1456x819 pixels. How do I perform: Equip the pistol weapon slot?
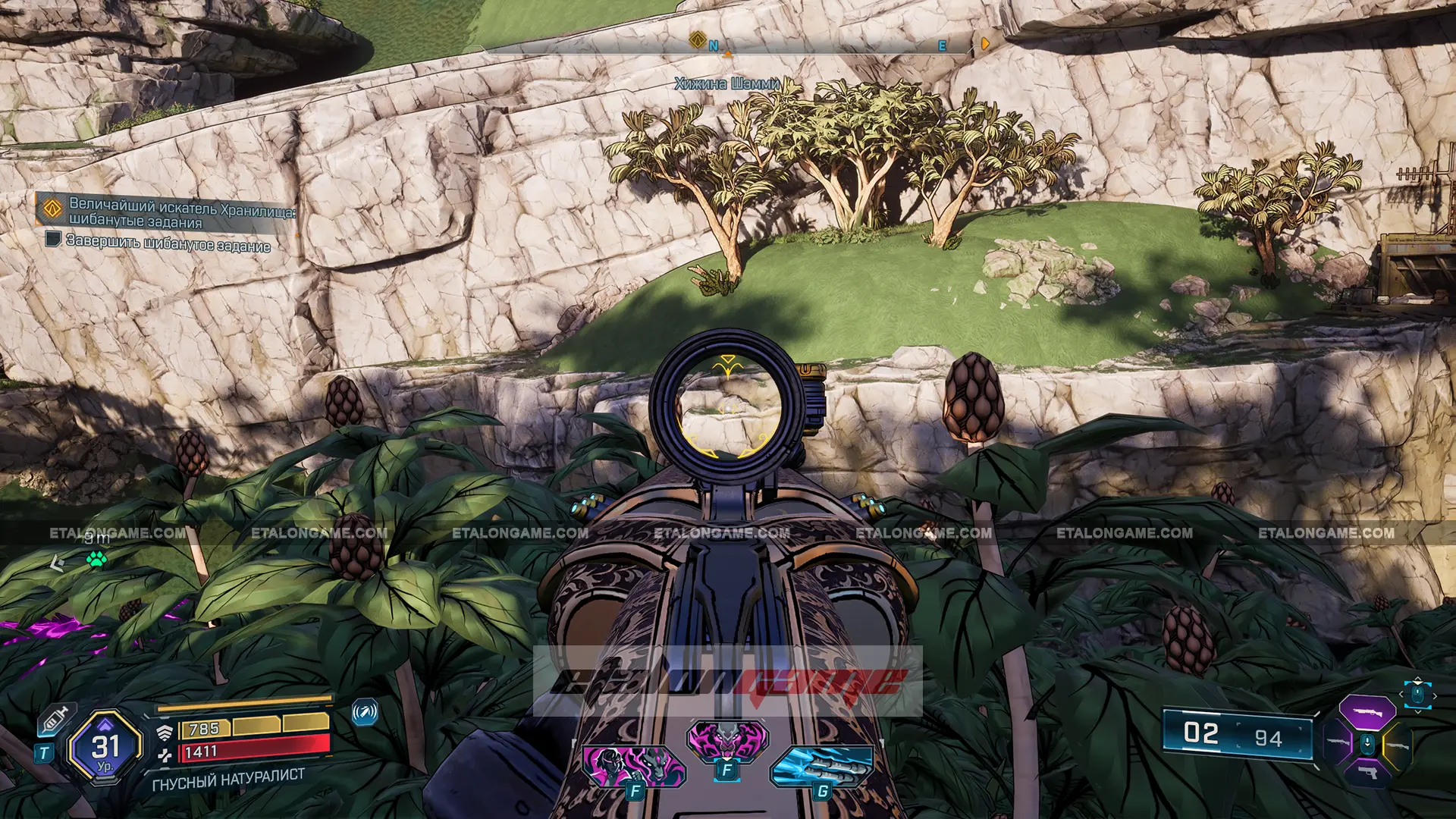click(x=1367, y=773)
